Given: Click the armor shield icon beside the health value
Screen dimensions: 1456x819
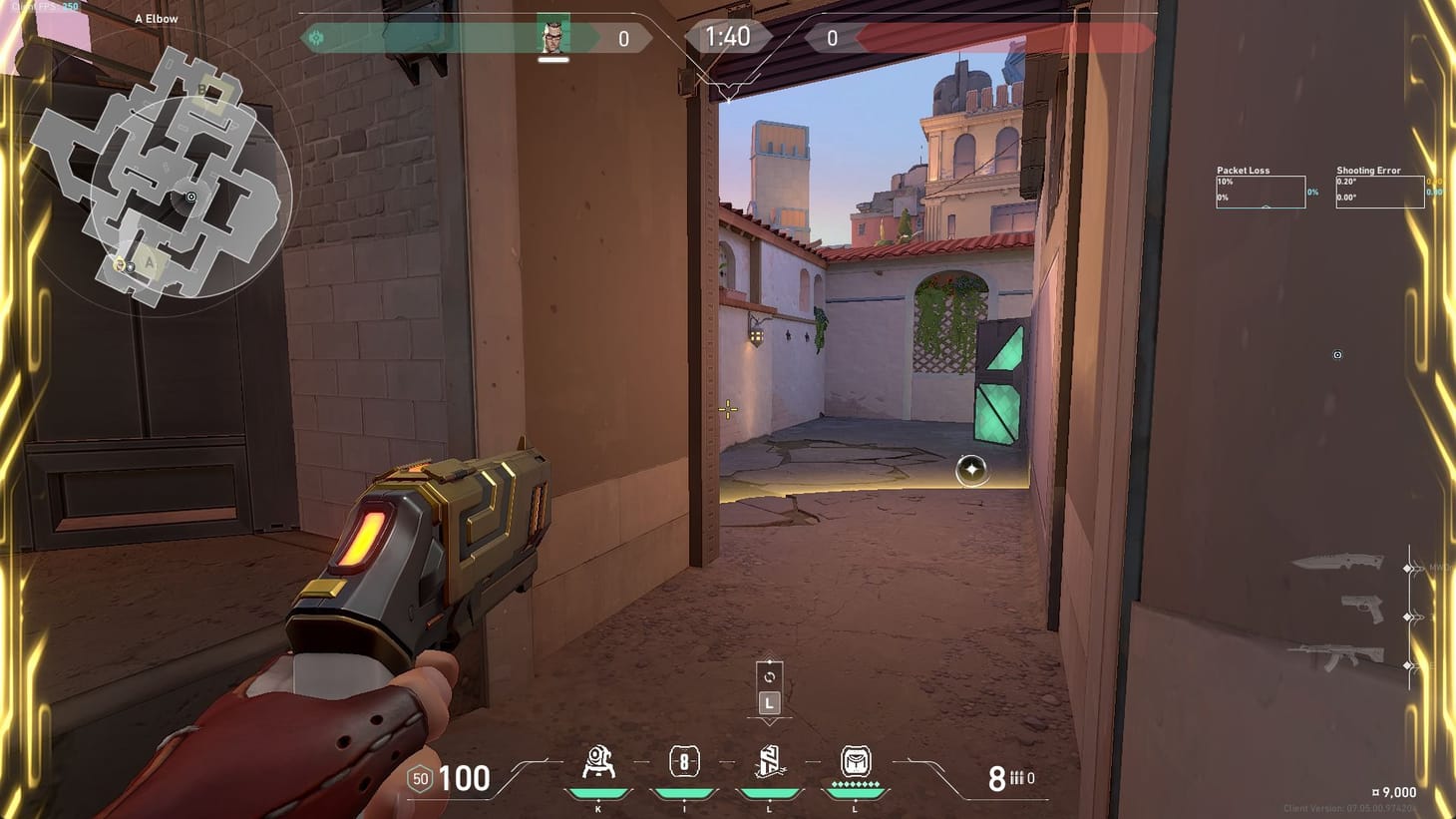Looking at the screenshot, I should 419,778.
